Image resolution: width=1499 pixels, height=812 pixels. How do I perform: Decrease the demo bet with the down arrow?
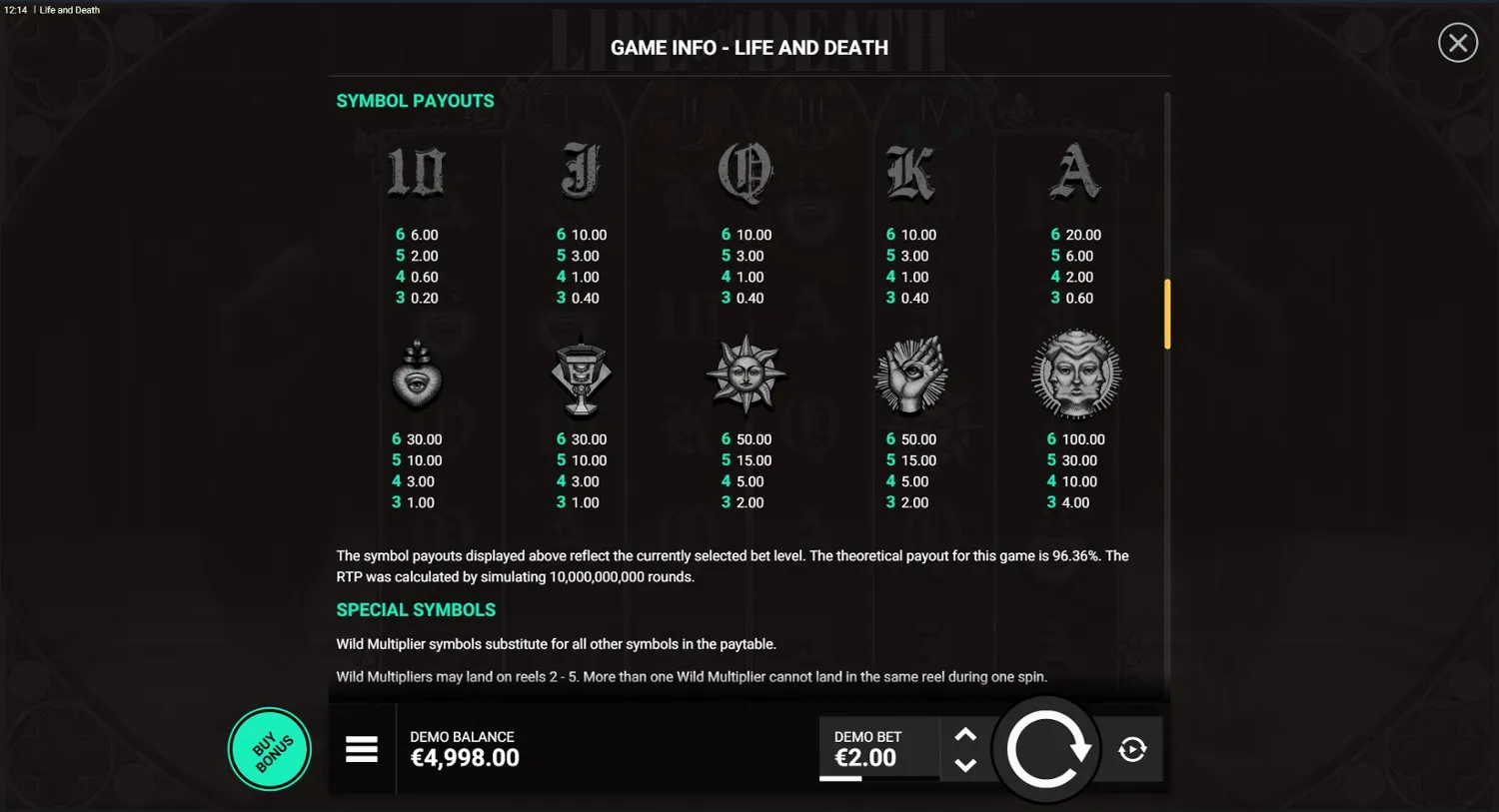(965, 766)
